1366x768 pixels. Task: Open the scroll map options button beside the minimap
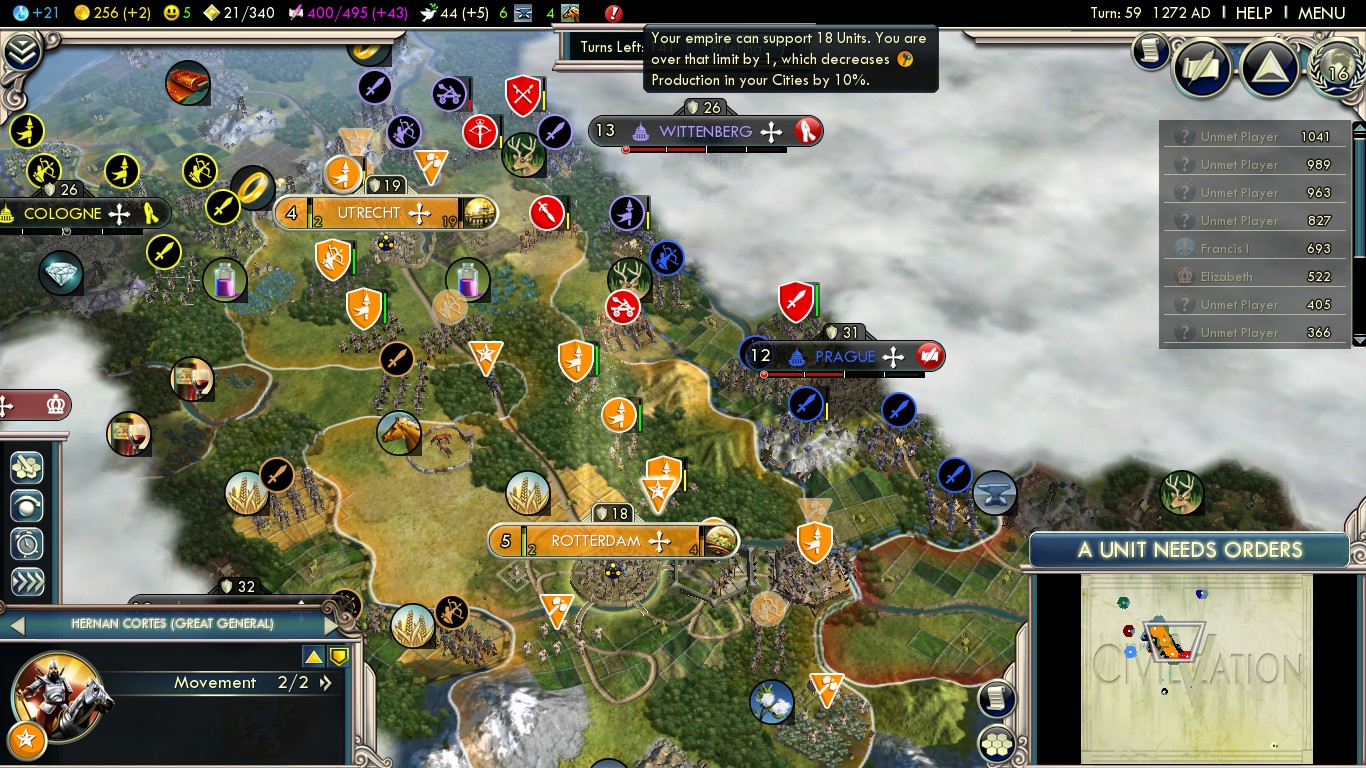[x=997, y=698]
